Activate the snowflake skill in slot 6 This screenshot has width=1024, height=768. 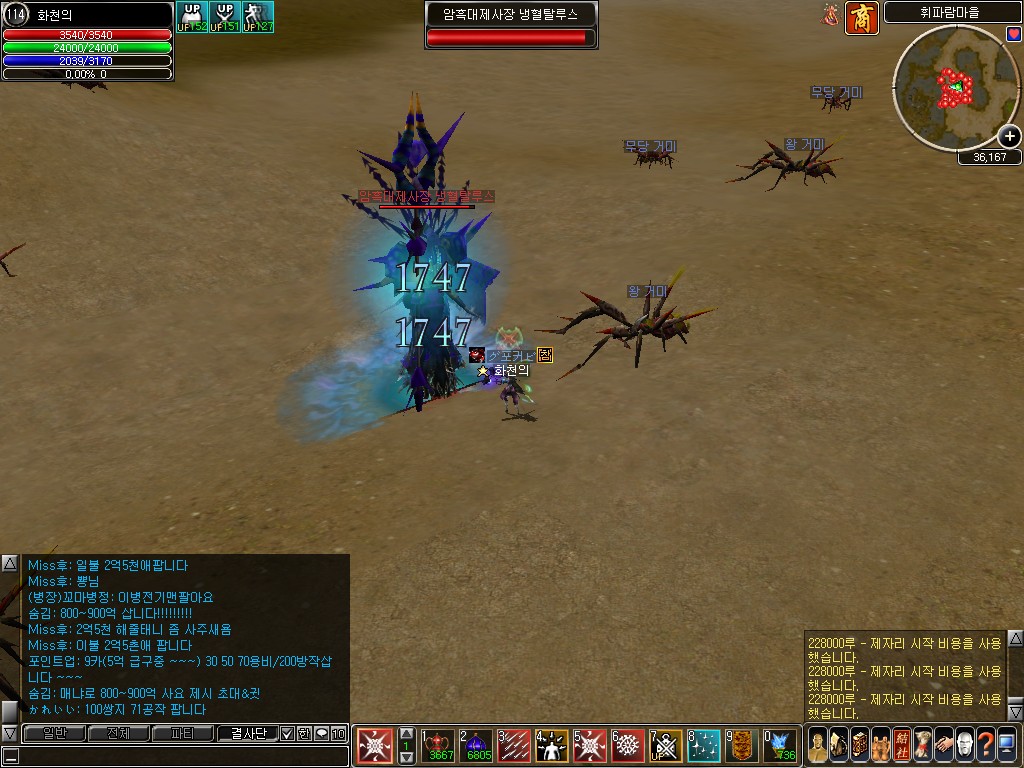(x=628, y=746)
